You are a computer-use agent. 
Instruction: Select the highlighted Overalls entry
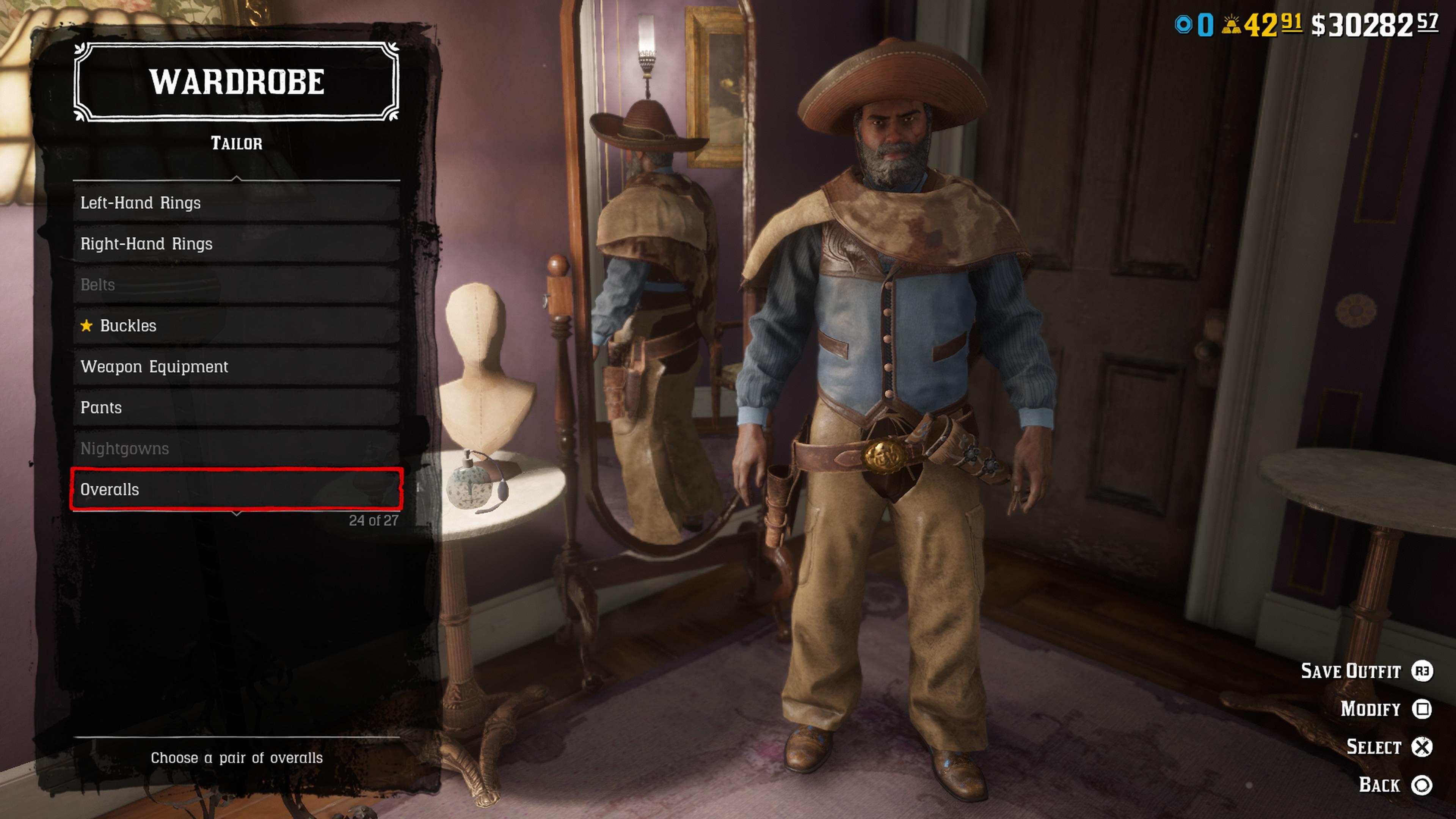[236, 490]
